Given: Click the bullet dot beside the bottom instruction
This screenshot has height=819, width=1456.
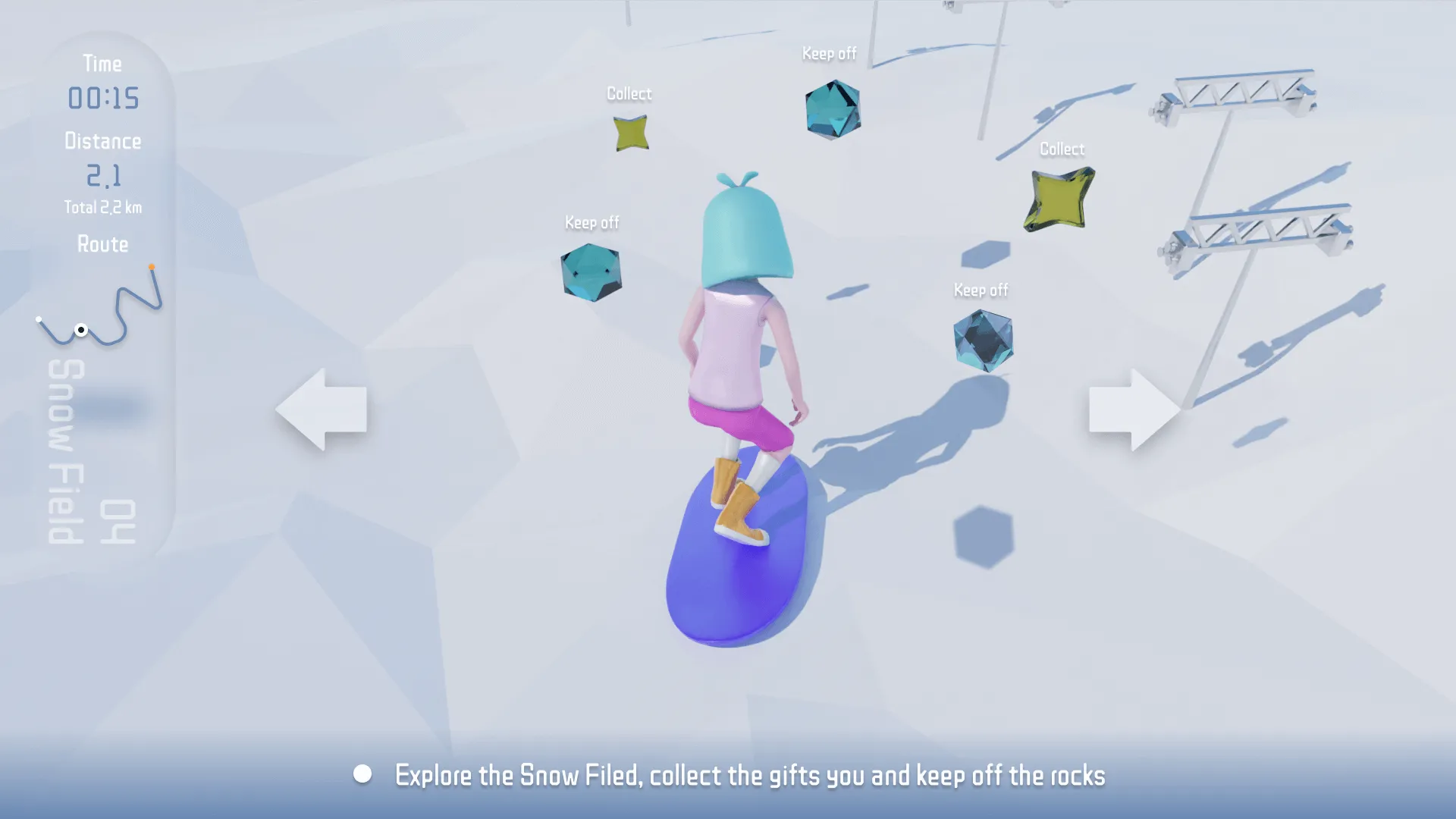Looking at the screenshot, I should (362, 774).
